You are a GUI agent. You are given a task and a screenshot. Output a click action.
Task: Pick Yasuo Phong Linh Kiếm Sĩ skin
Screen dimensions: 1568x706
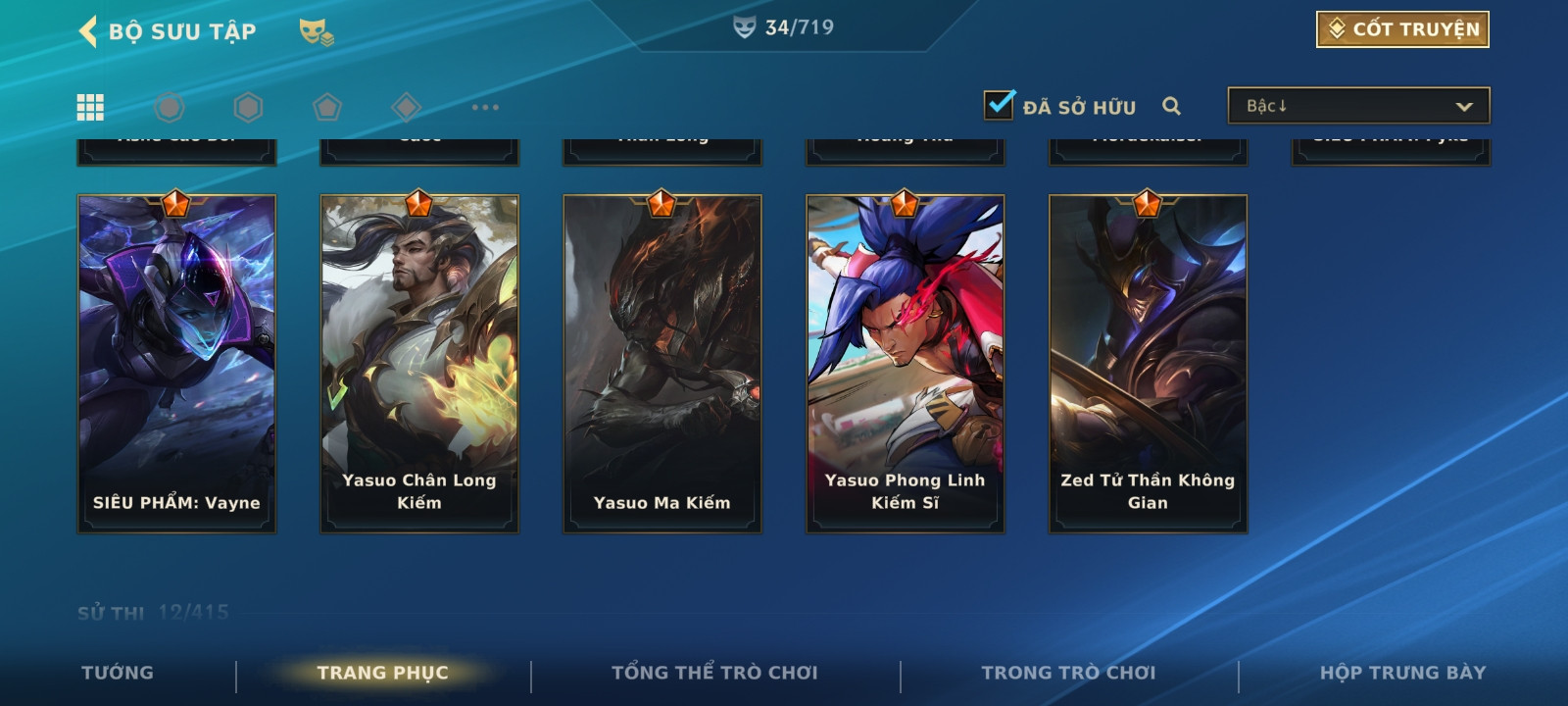coord(906,364)
